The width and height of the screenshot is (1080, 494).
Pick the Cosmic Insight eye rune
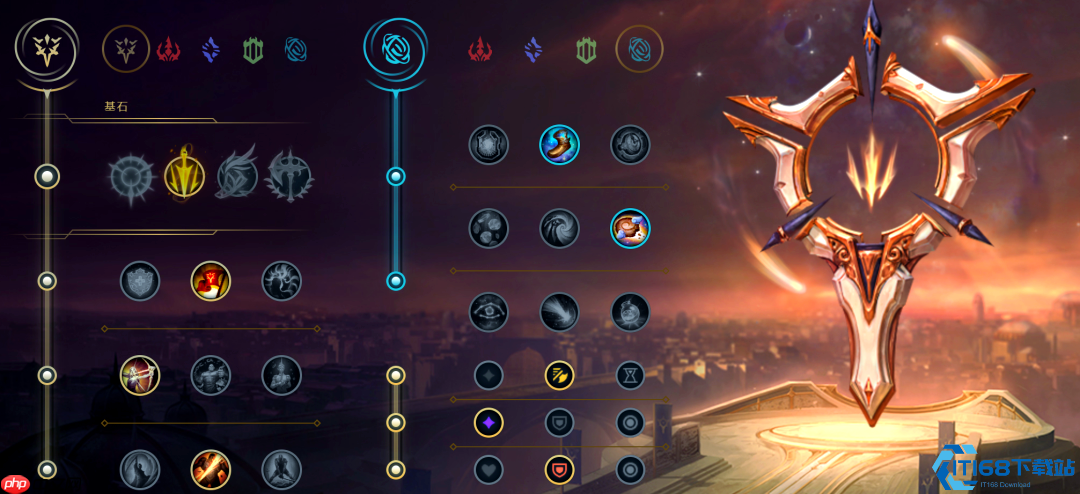(x=489, y=312)
